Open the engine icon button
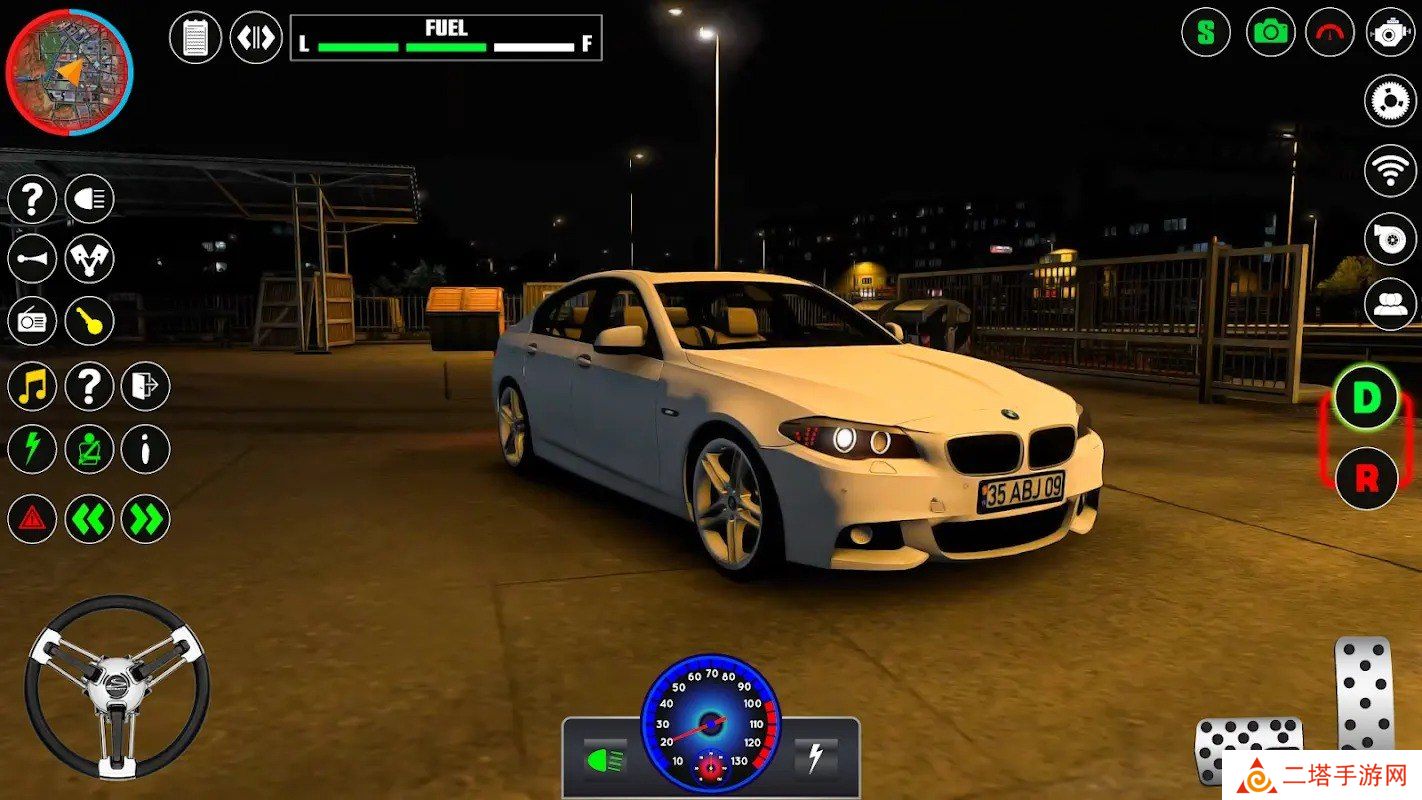Viewport: 1422px width, 800px height. point(1390,32)
